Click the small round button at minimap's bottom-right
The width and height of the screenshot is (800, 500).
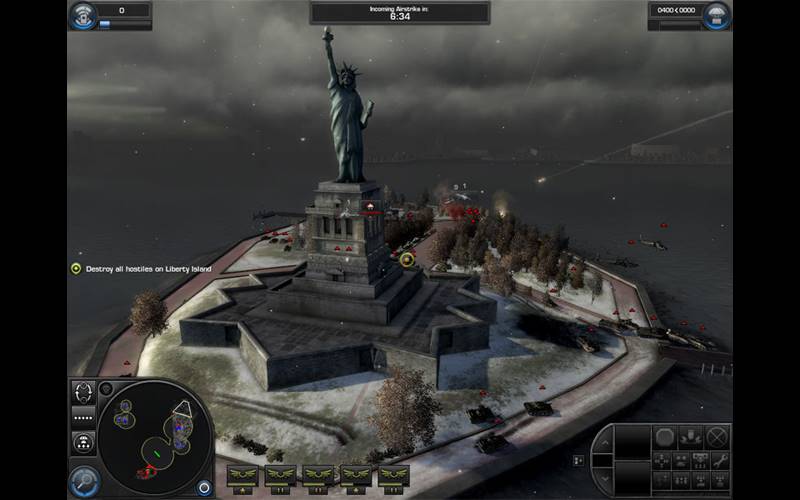[x=204, y=488]
